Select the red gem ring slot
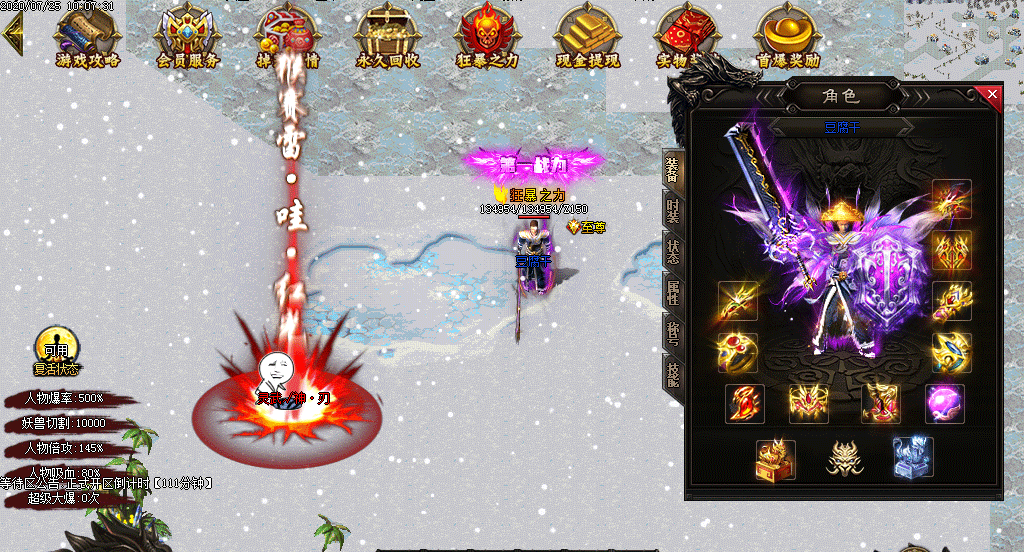This screenshot has width=1024, height=552. (x=738, y=351)
